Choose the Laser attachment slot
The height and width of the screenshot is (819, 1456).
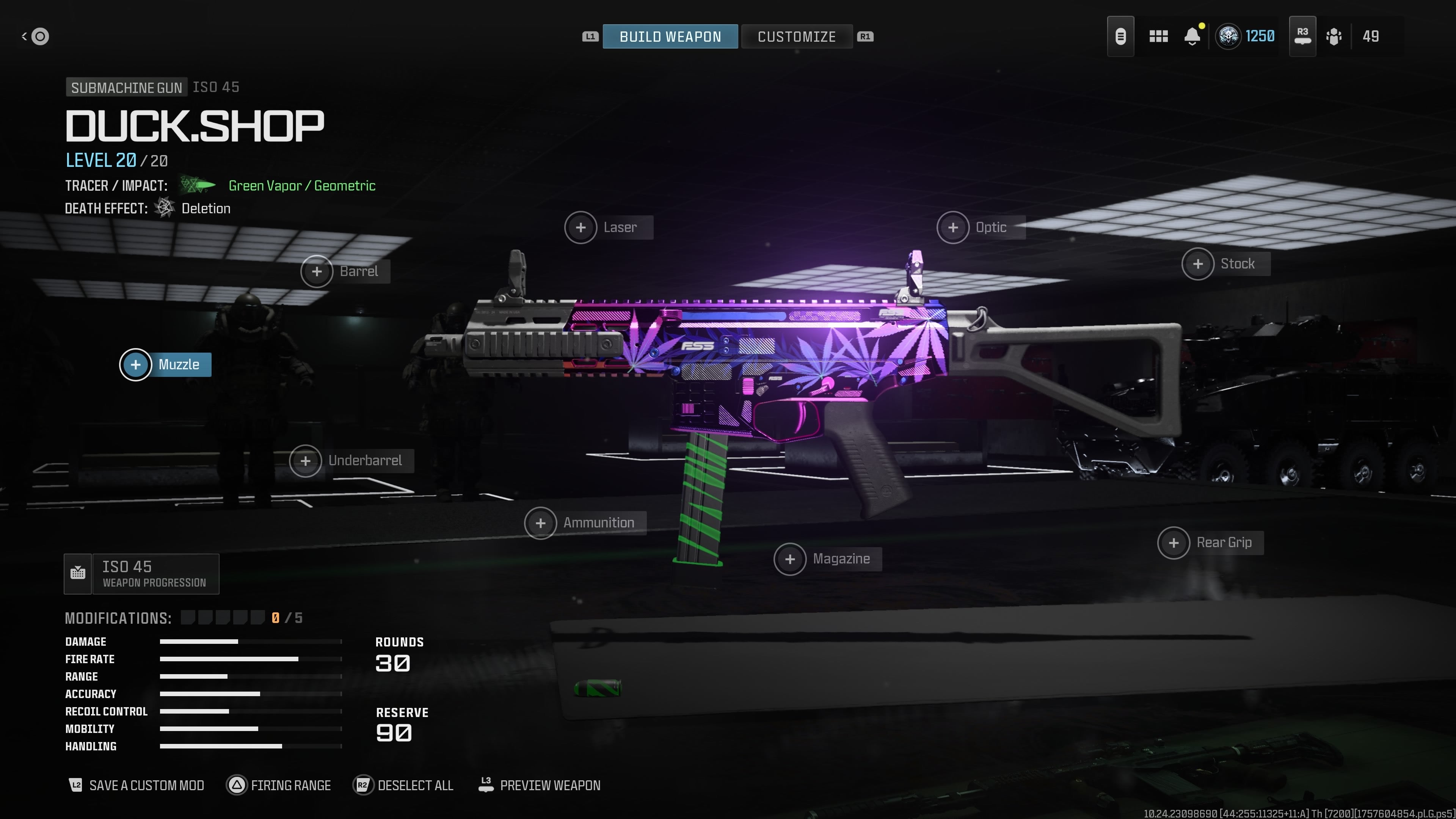click(608, 227)
